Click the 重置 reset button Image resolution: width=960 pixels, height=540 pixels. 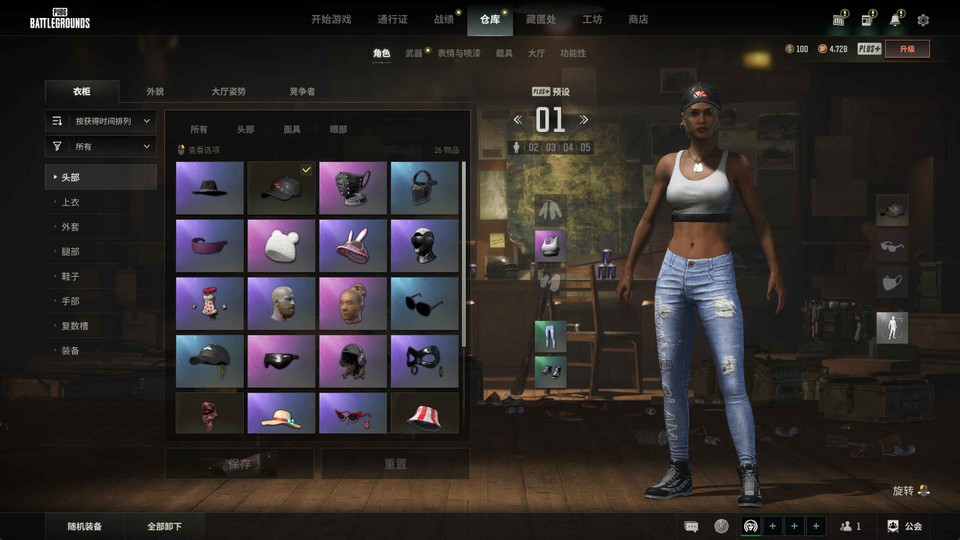pos(395,464)
